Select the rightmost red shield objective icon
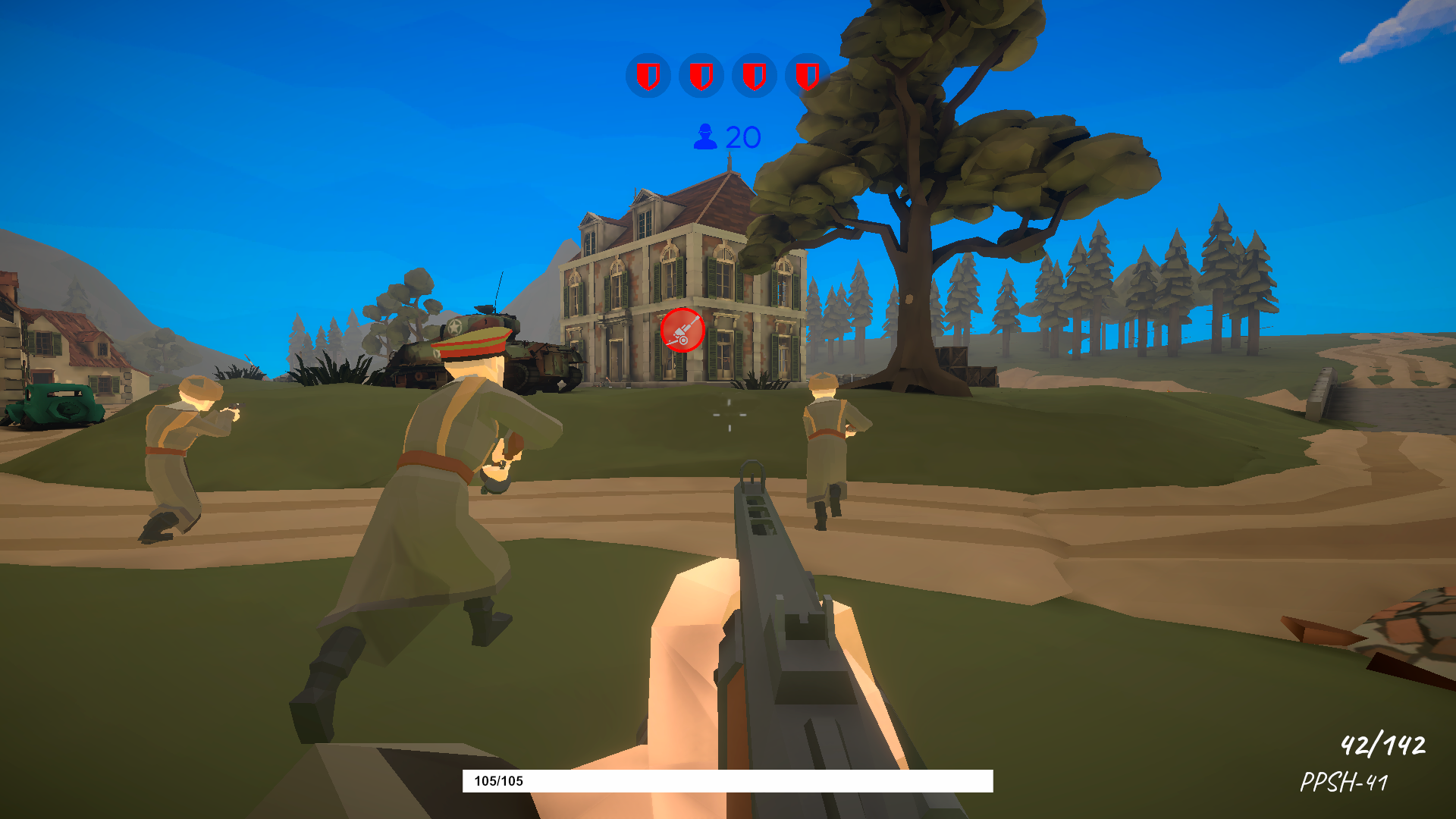The image size is (1456, 819). click(808, 76)
